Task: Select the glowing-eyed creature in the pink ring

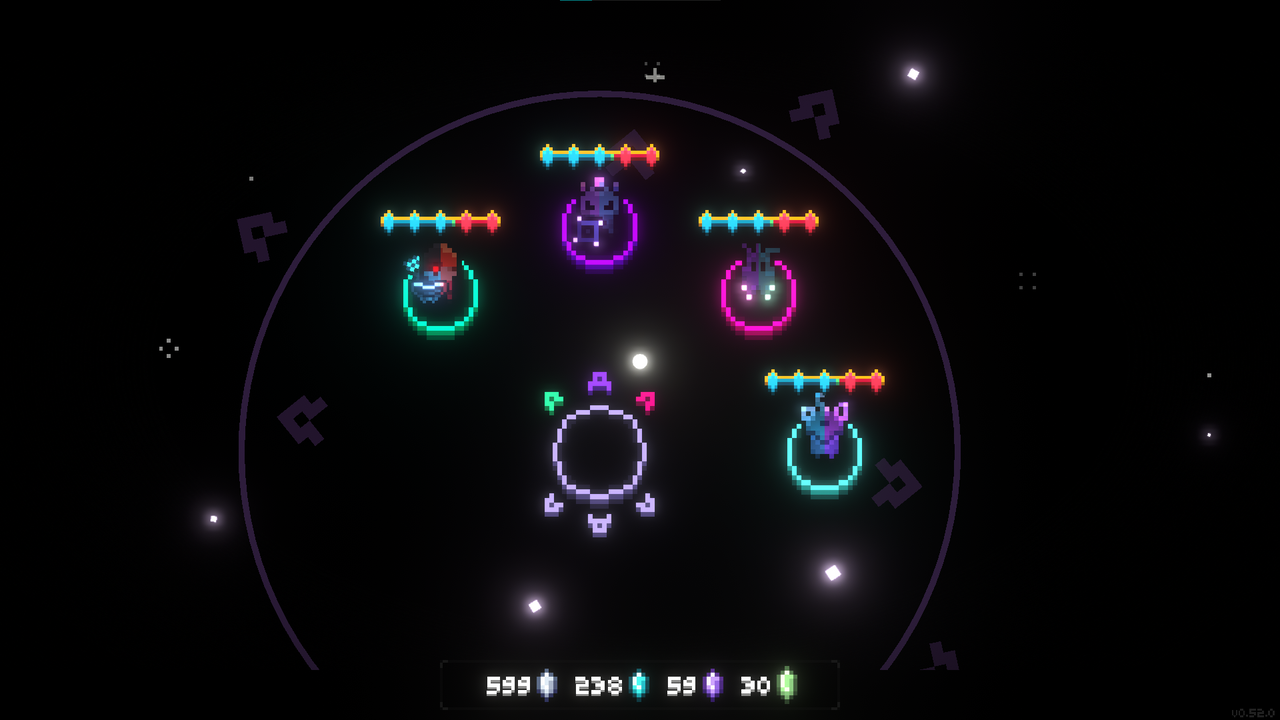Action: (760, 290)
